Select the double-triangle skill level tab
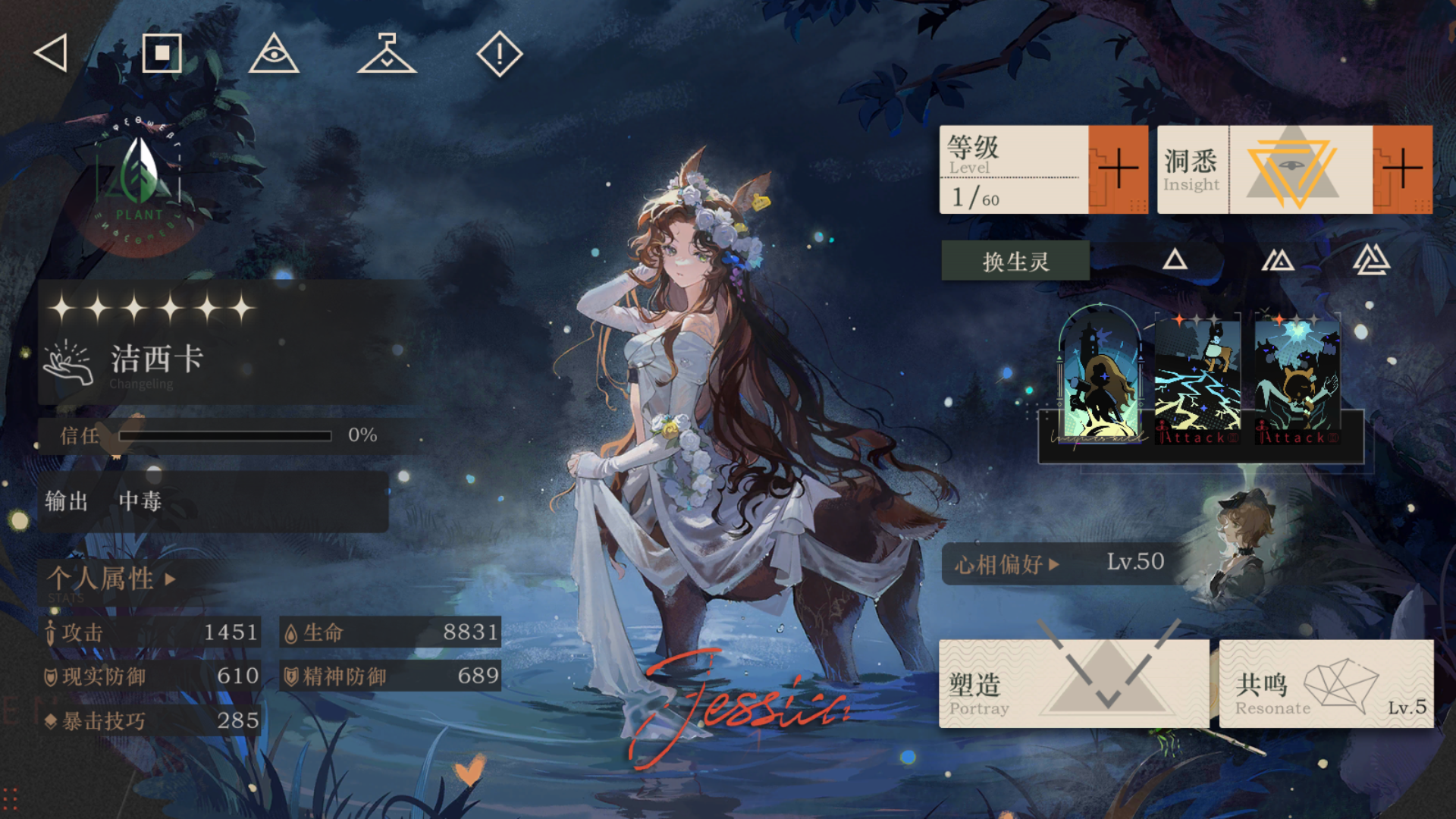Screen dimensions: 1456x819 pyautogui.click(x=1278, y=261)
